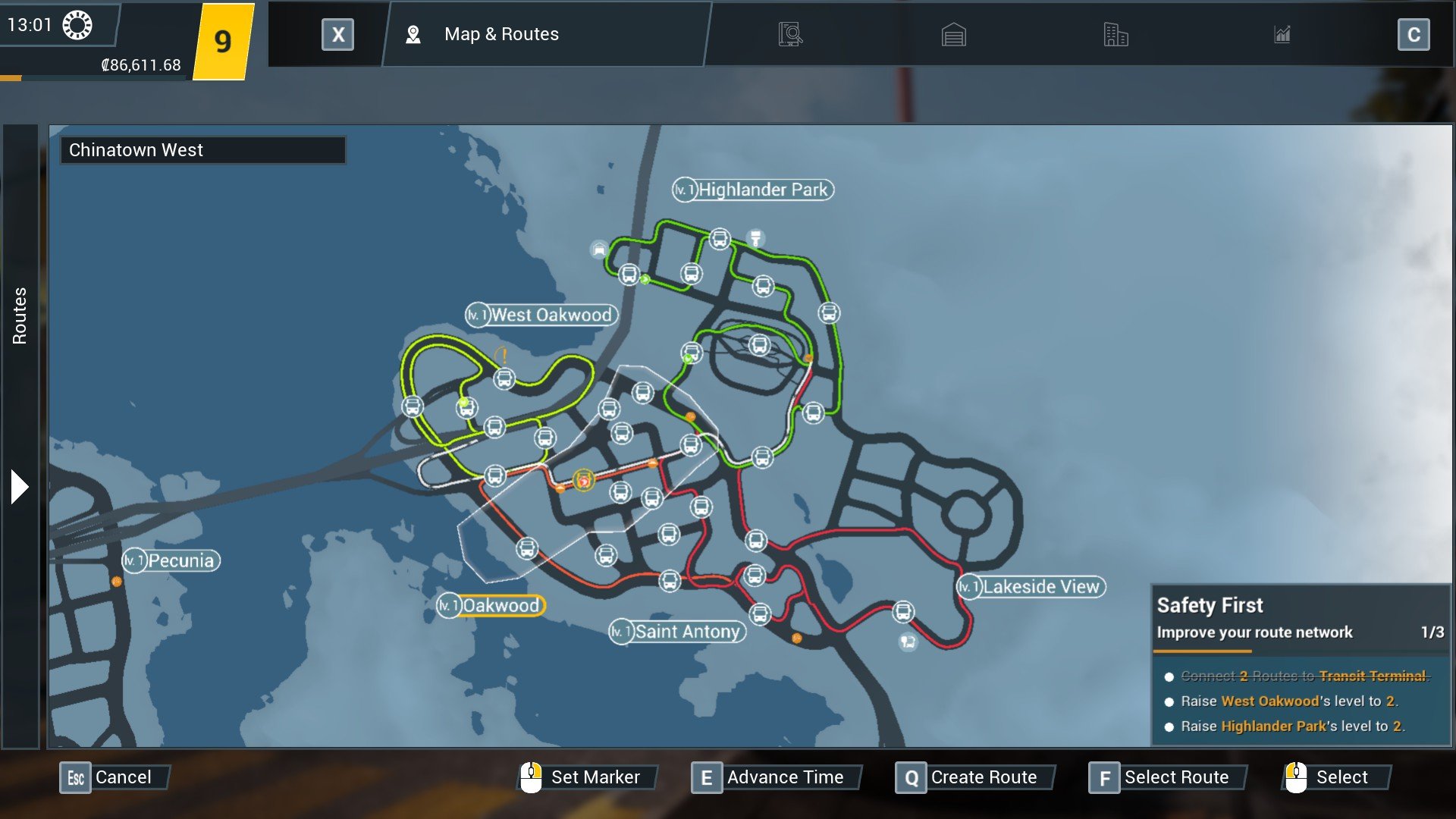Switch to the company buildings tab
The image size is (1456, 819).
pos(1116,35)
